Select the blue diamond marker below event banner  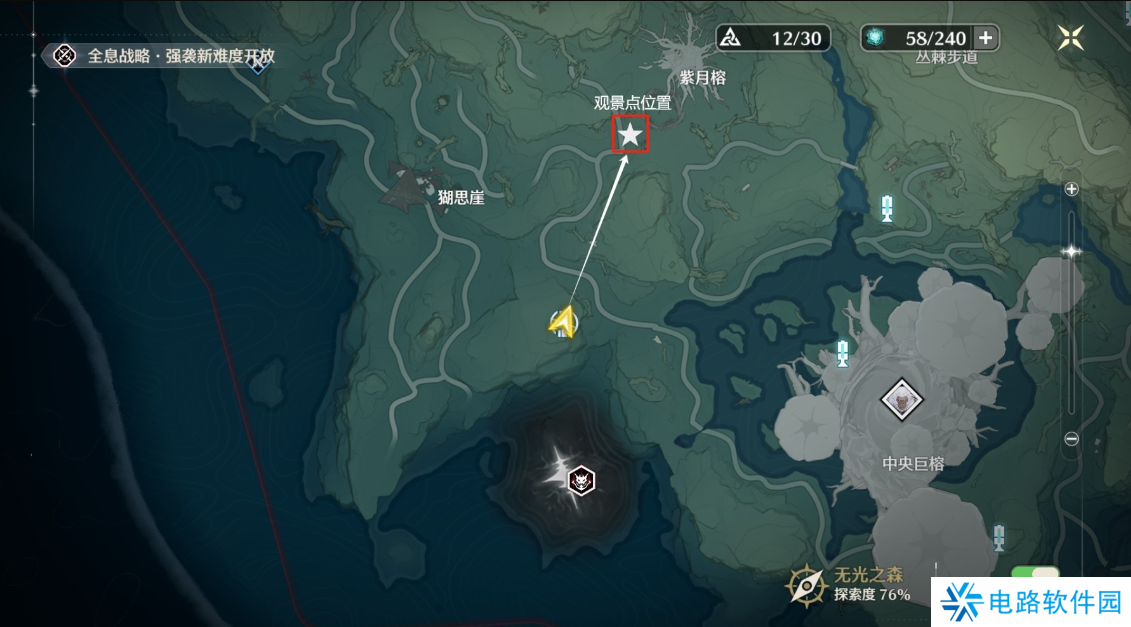click(258, 67)
